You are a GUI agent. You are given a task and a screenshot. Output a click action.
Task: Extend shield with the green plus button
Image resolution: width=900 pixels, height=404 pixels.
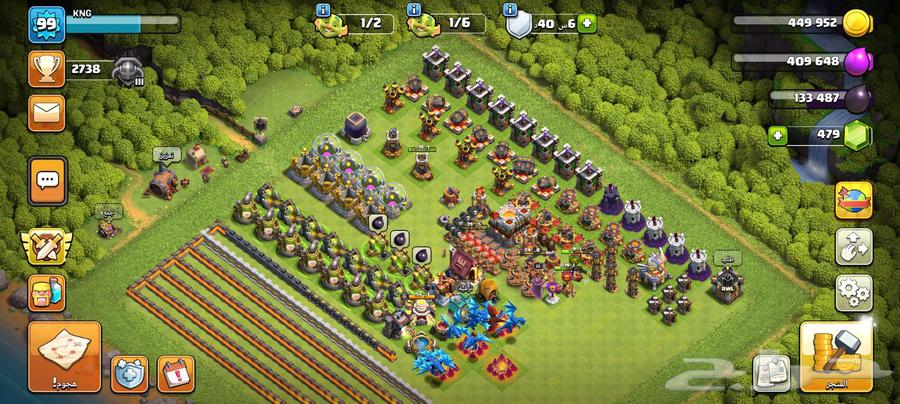pyautogui.click(x=586, y=22)
